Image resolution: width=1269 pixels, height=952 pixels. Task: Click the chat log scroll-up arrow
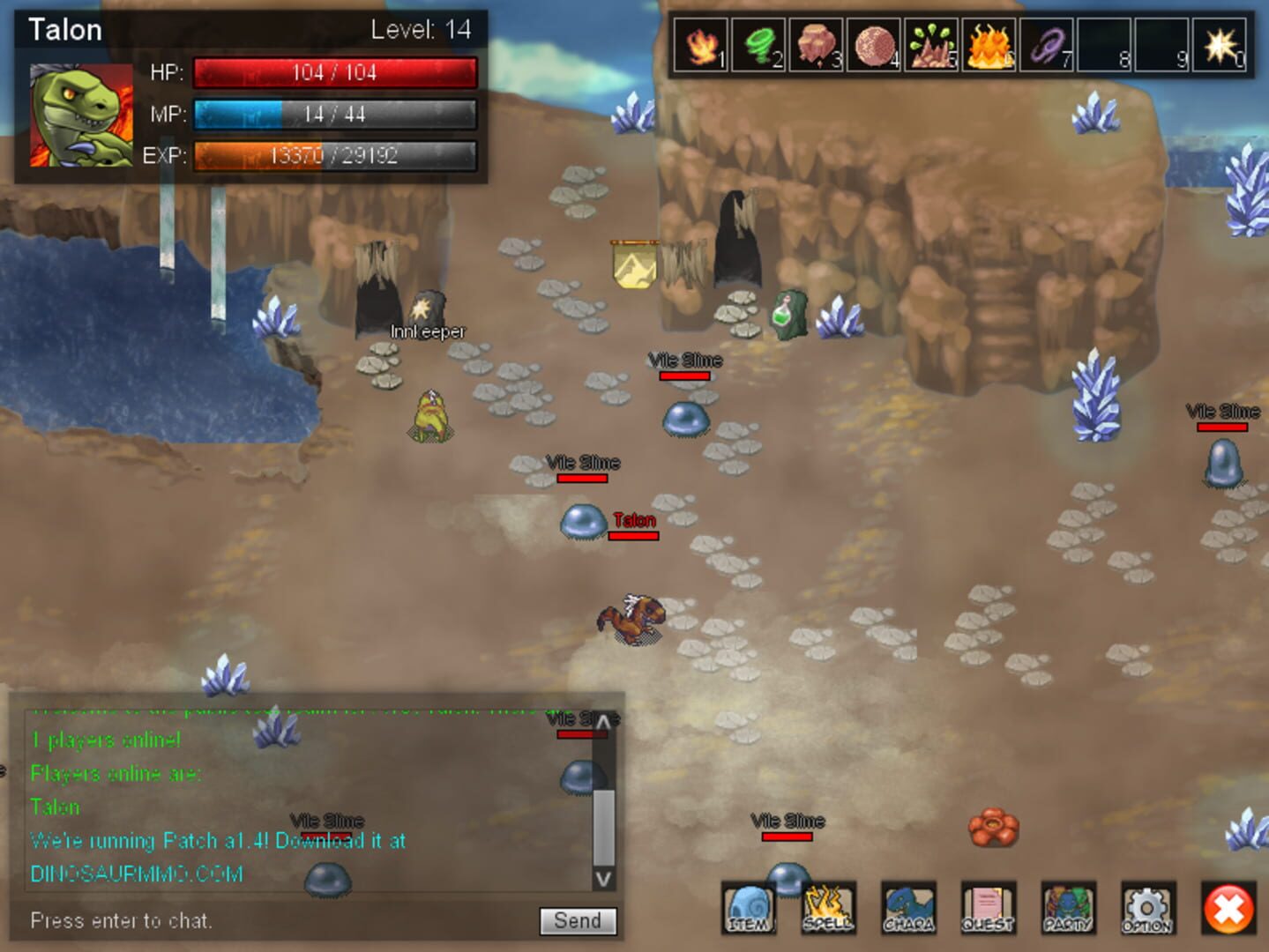click(603, 724)
